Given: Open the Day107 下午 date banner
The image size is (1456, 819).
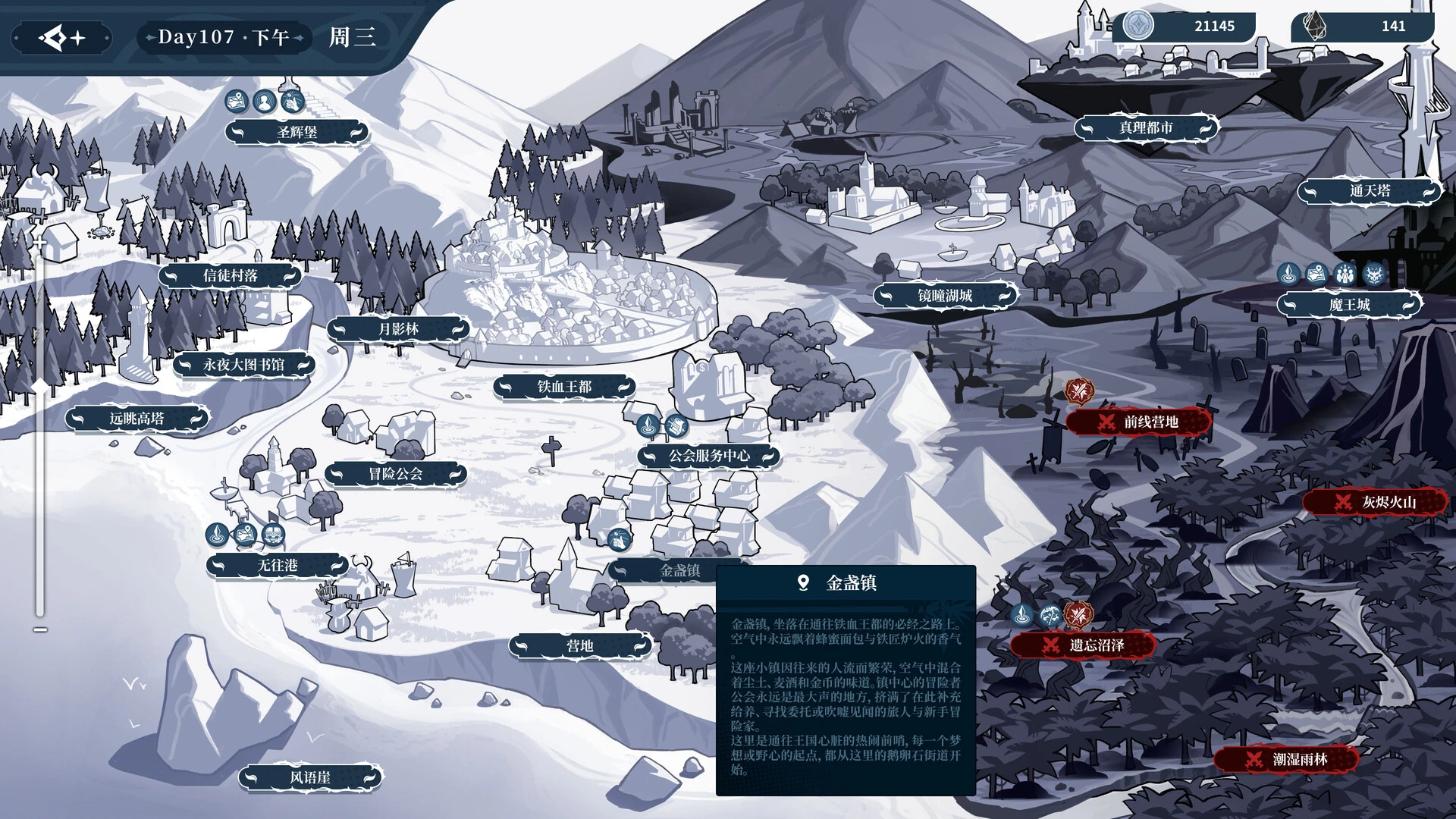Looking at the screenshot, I should [222, 36].
